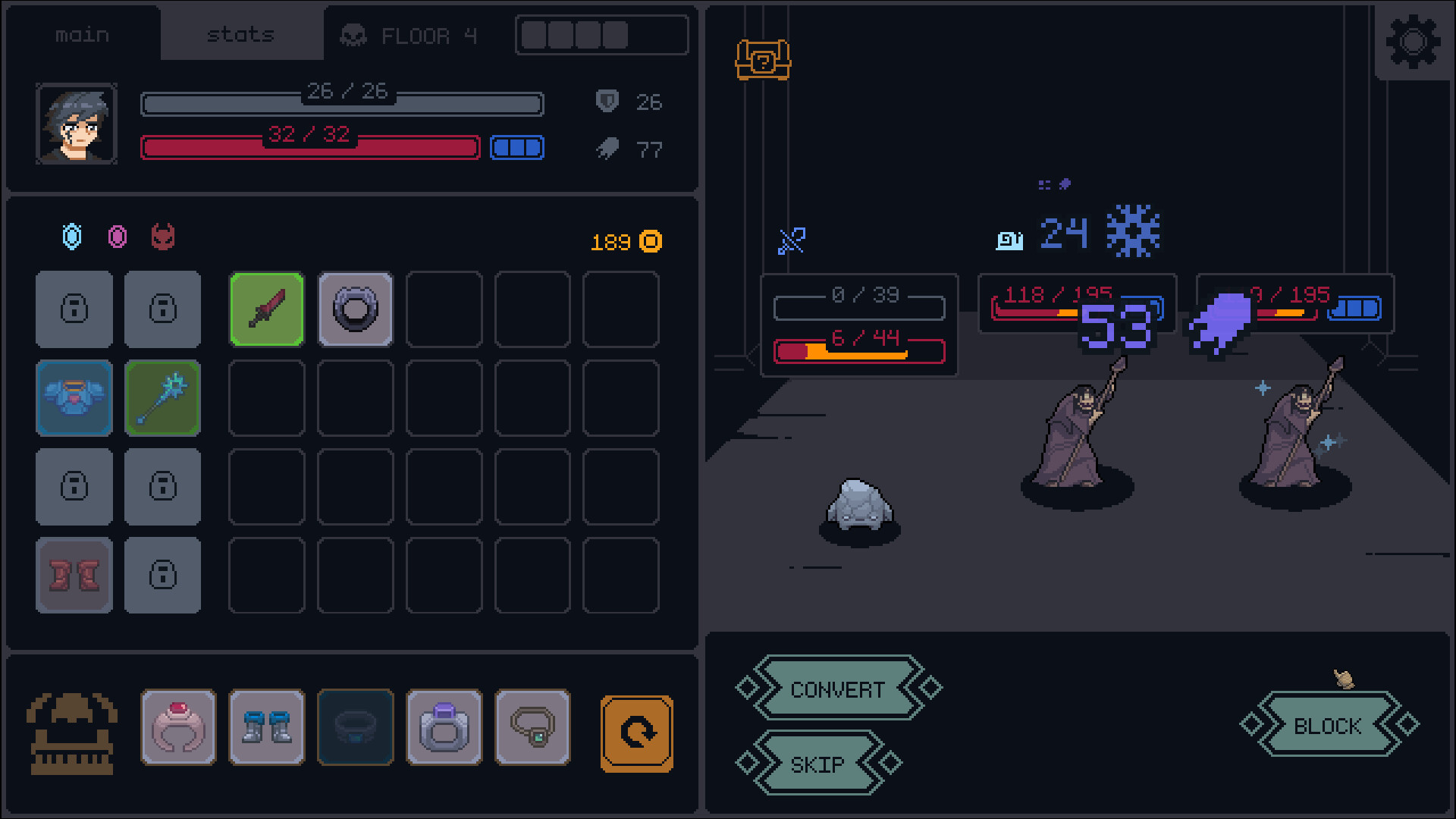Screen dimensions: 1456x819
Task: Select the frost wand in the inventory
Action: click(x=162, y=398)
